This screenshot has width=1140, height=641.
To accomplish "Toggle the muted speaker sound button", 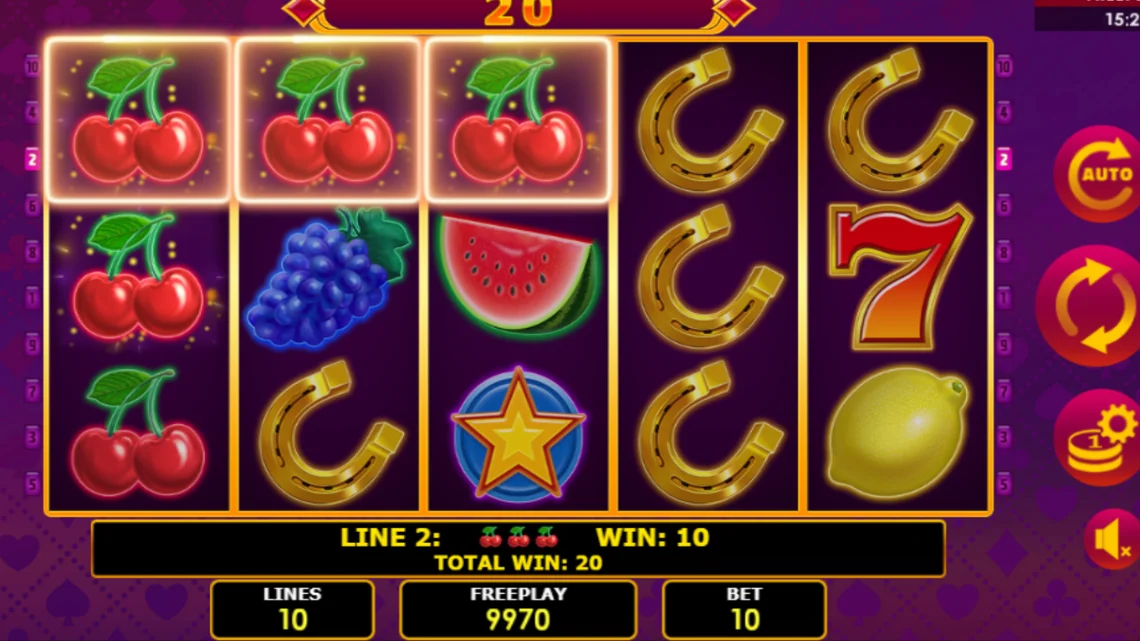I will click(x=1111, y=540).
